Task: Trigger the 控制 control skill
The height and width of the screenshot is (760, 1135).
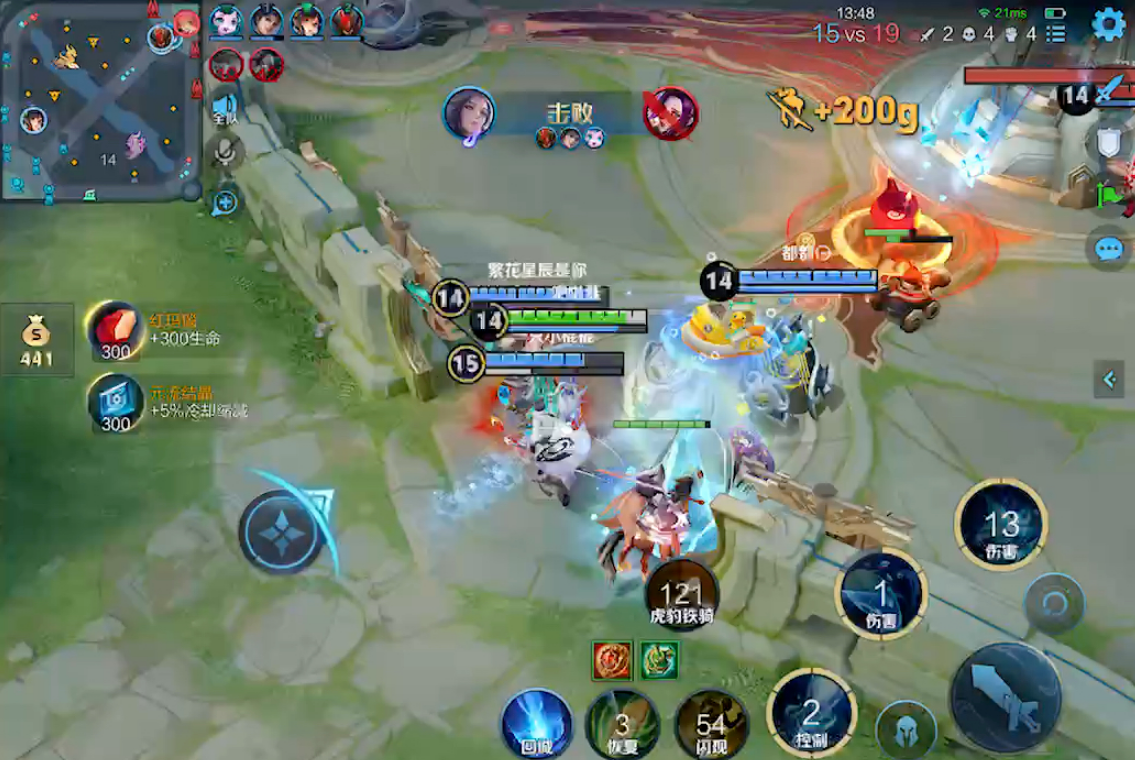Action: 811,713
